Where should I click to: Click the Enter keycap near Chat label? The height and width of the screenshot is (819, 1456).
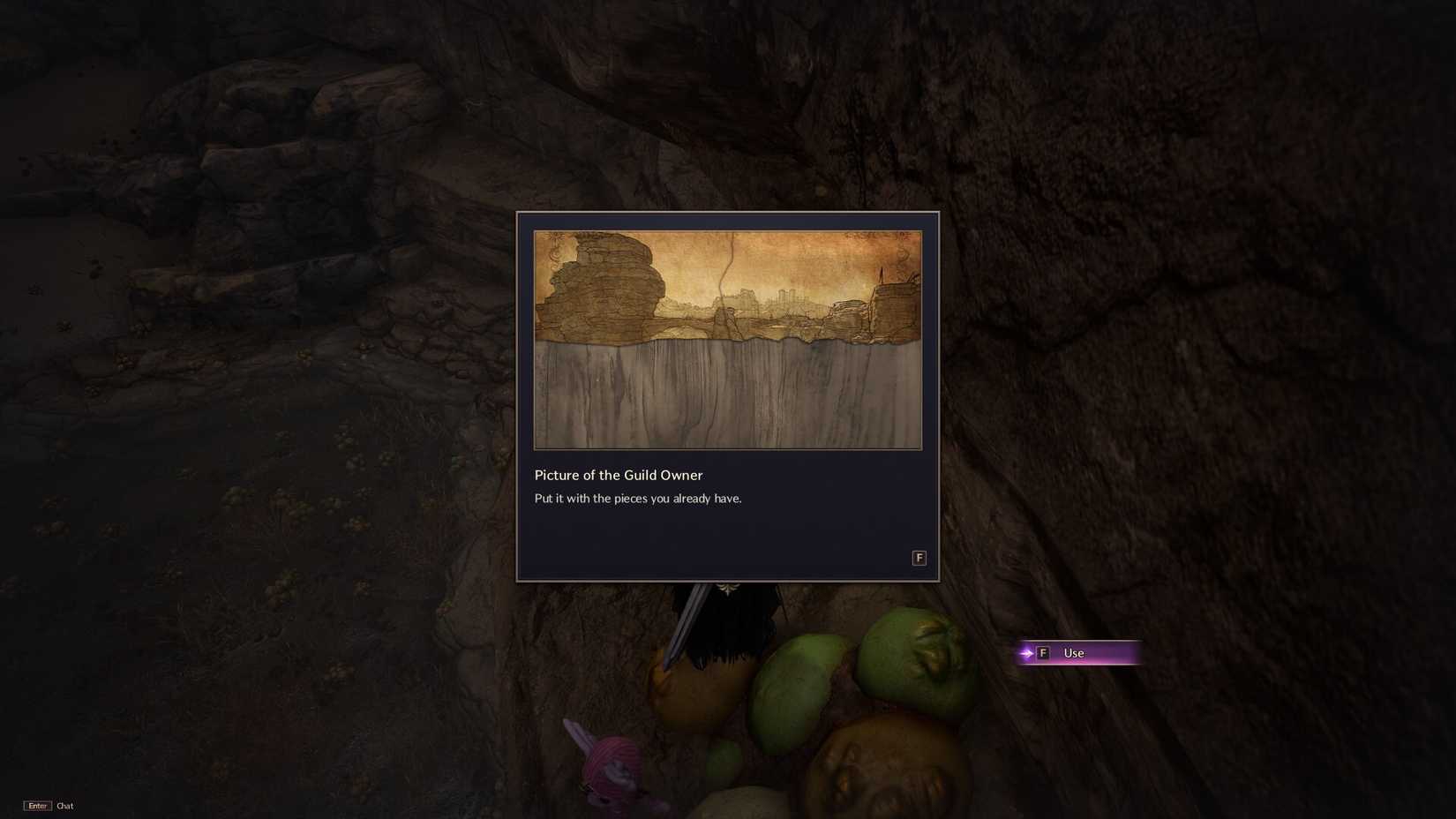click(x=37, y=806)
